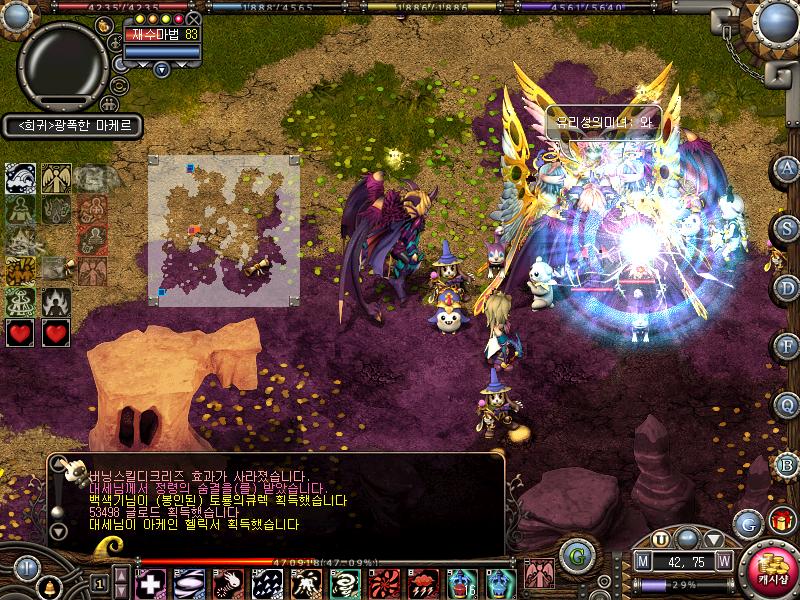
Task: Click the round S menu button
Action: 787,227
